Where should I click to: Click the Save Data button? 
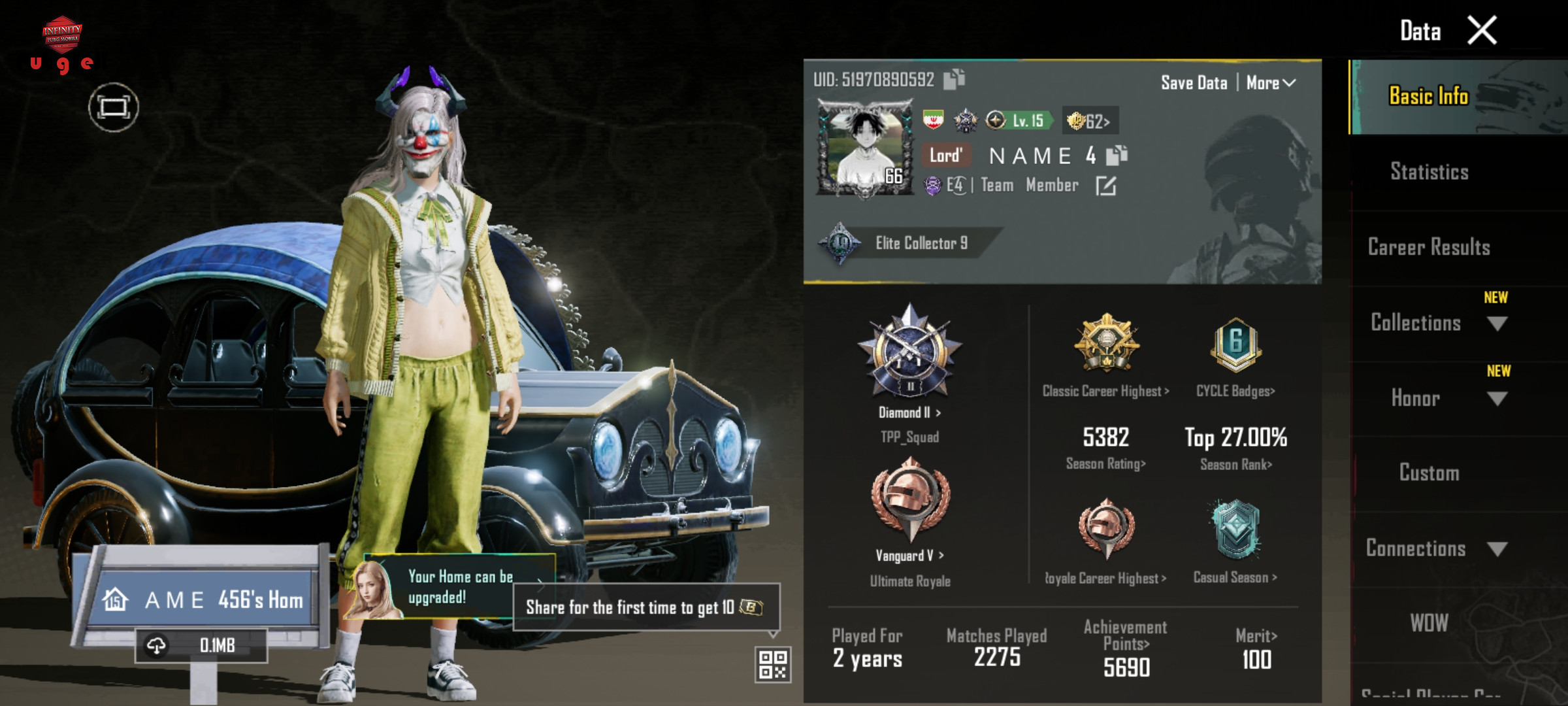click(x=1194, y=83)
